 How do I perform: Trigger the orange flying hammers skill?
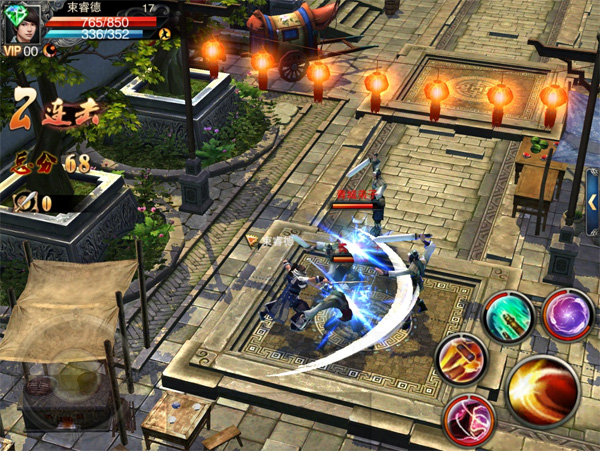[461, 357]
